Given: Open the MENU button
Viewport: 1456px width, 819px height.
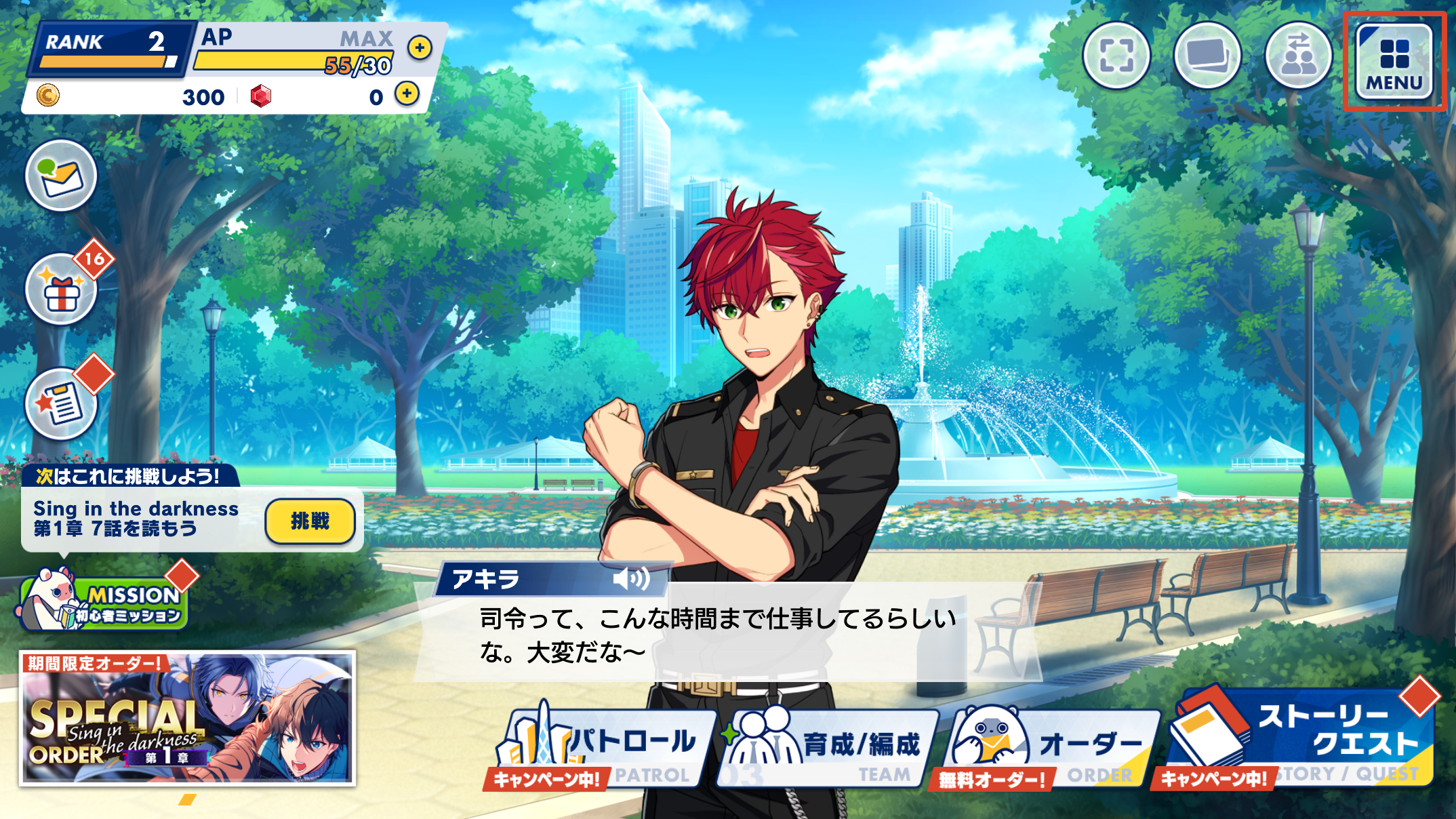Looking at the screenshot, I should pyautogui.click(x=1394, y=62).
